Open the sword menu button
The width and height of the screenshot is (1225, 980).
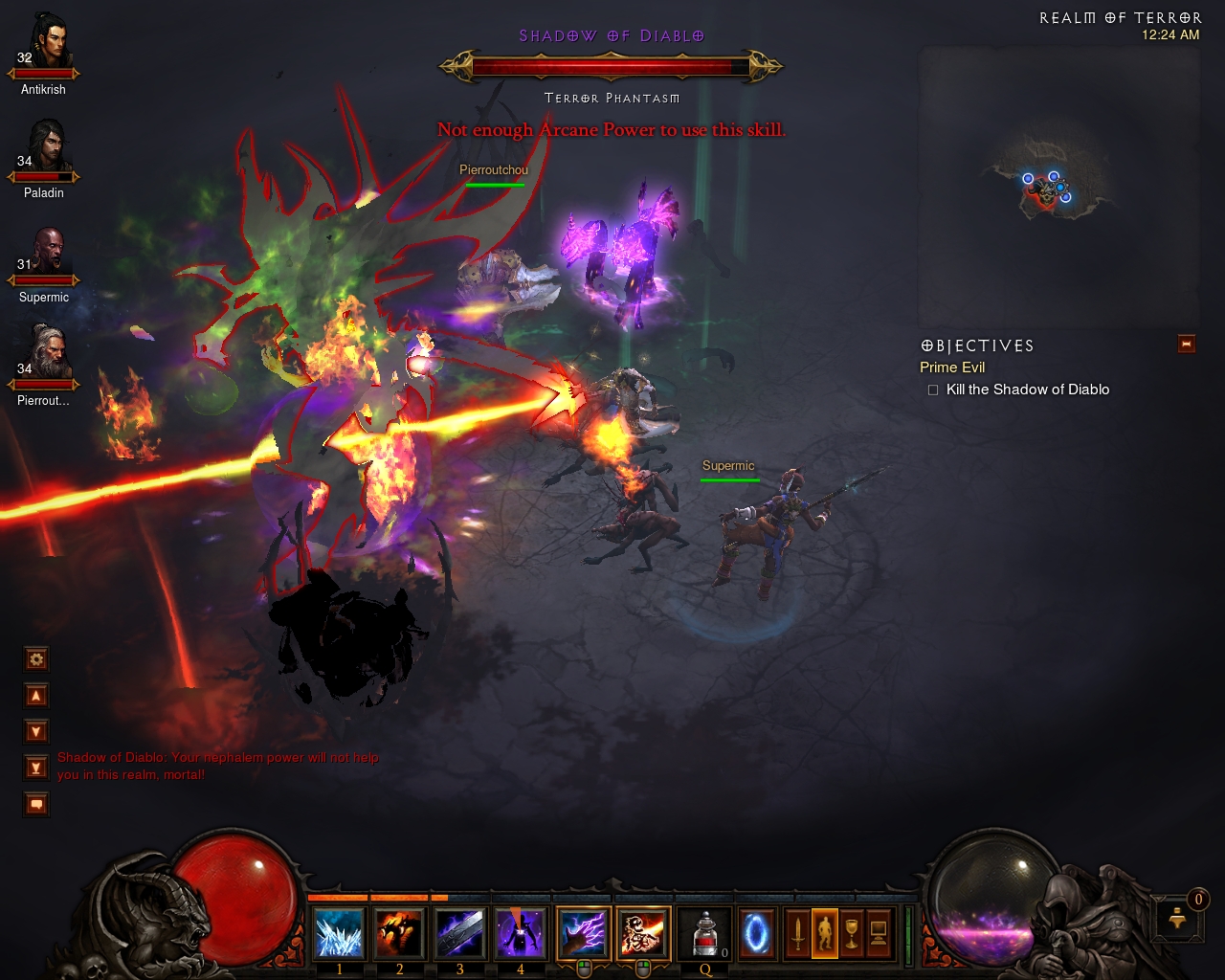[x=798, y=933]
